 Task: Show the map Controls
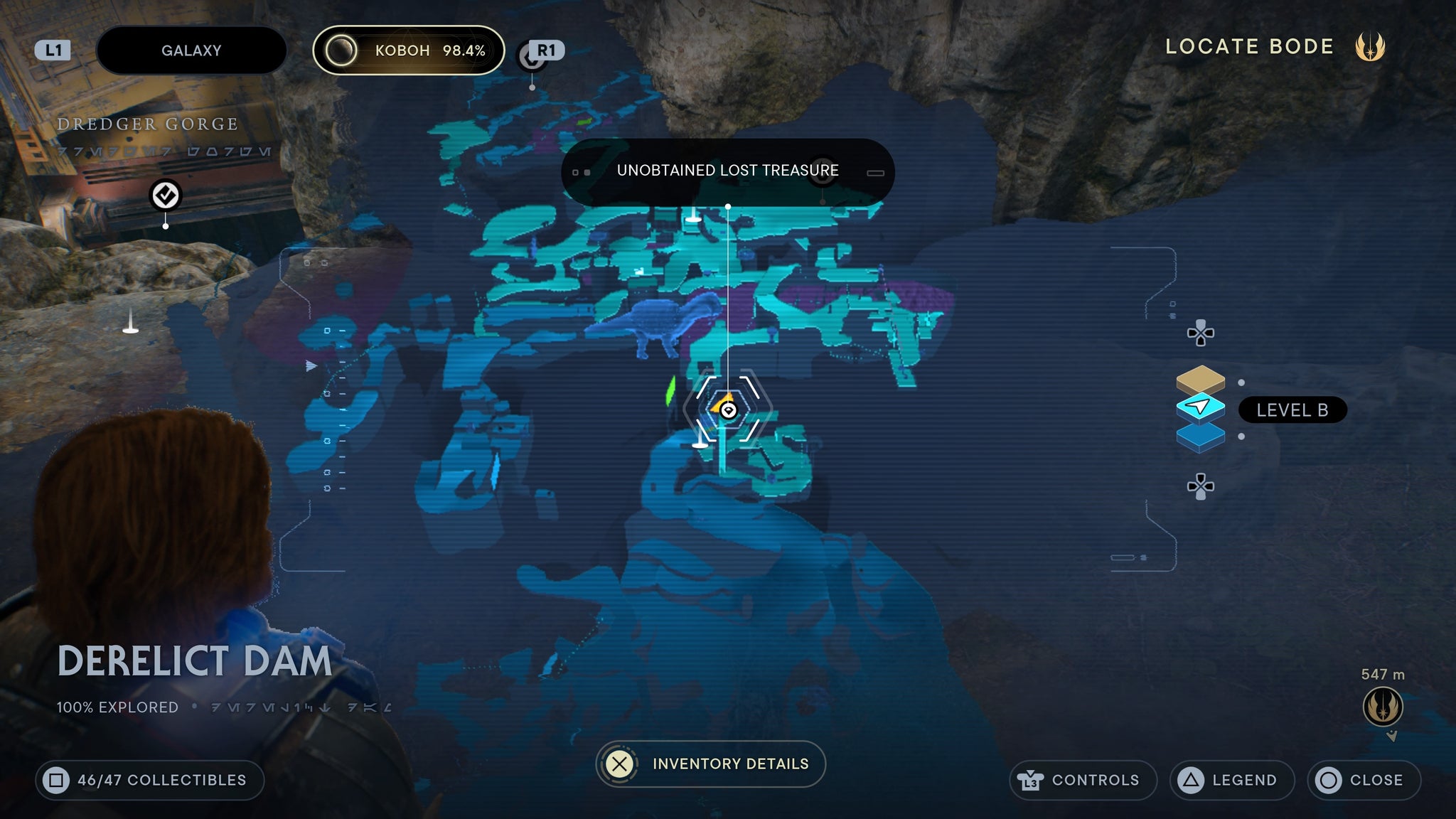point(1083,780)
